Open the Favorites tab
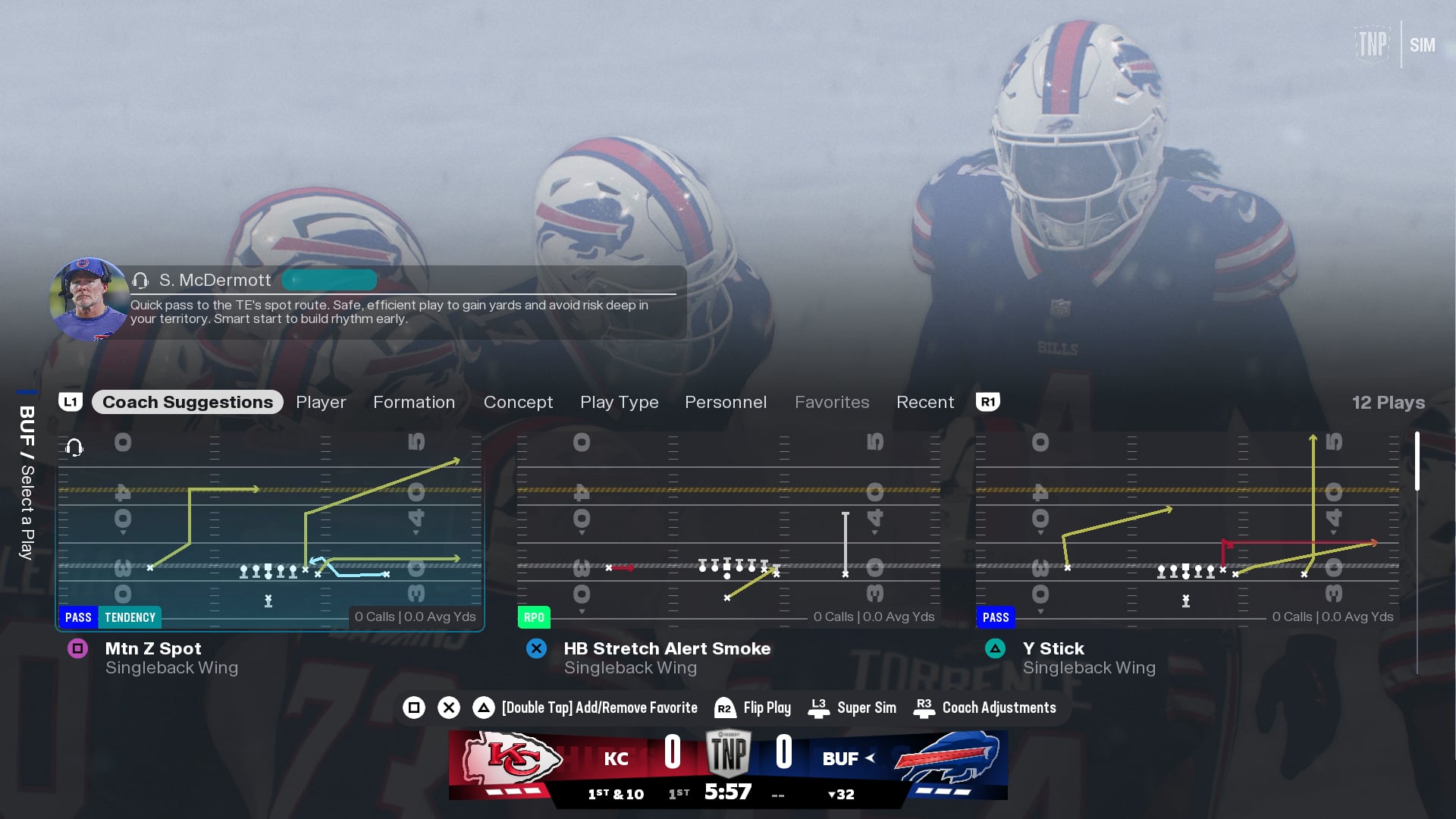 (832, 402)
